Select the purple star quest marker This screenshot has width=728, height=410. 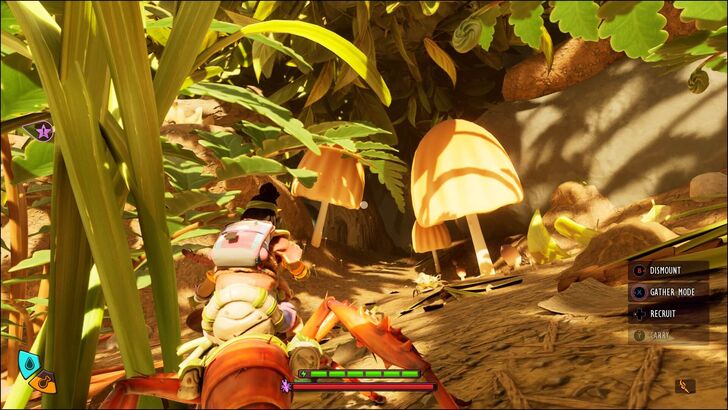(43, 129)
